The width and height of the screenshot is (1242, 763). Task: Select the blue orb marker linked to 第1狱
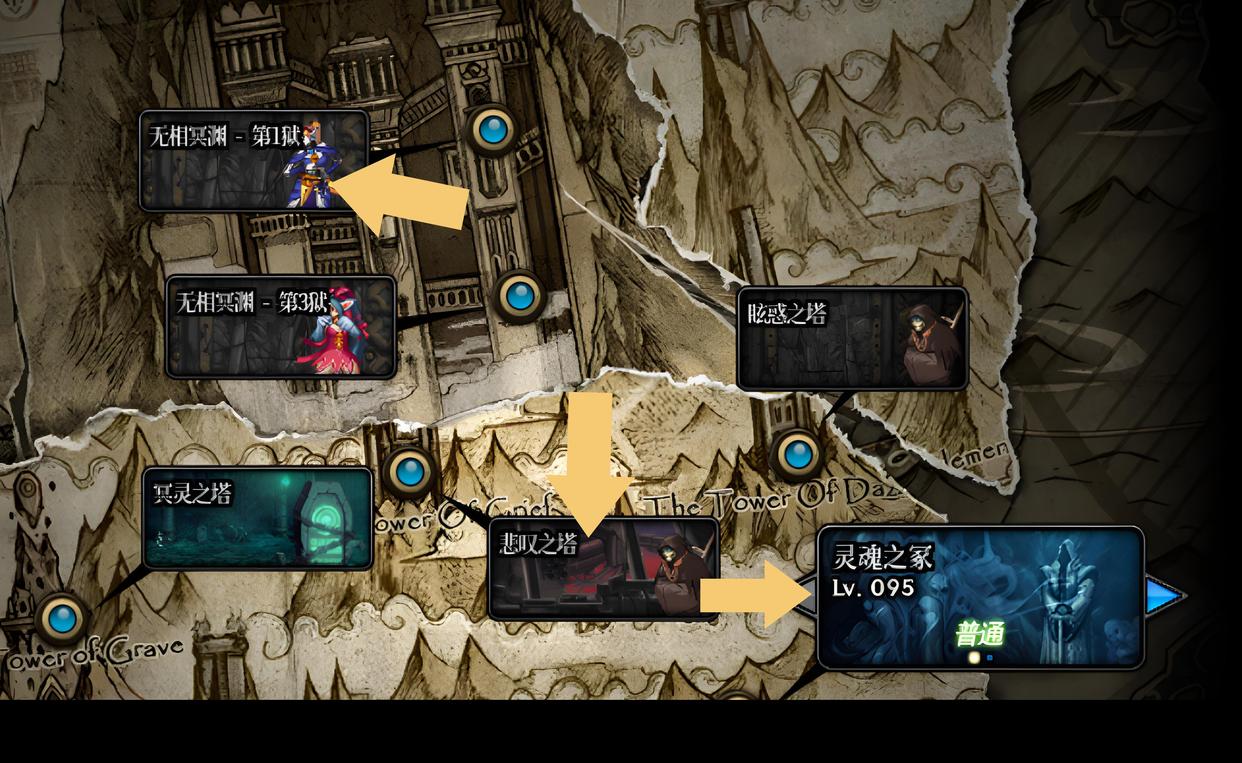point(491,129)
